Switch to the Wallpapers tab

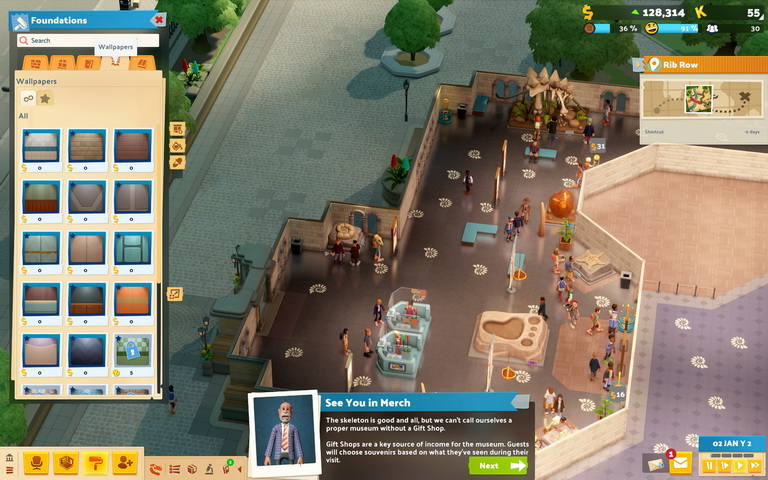115,63
